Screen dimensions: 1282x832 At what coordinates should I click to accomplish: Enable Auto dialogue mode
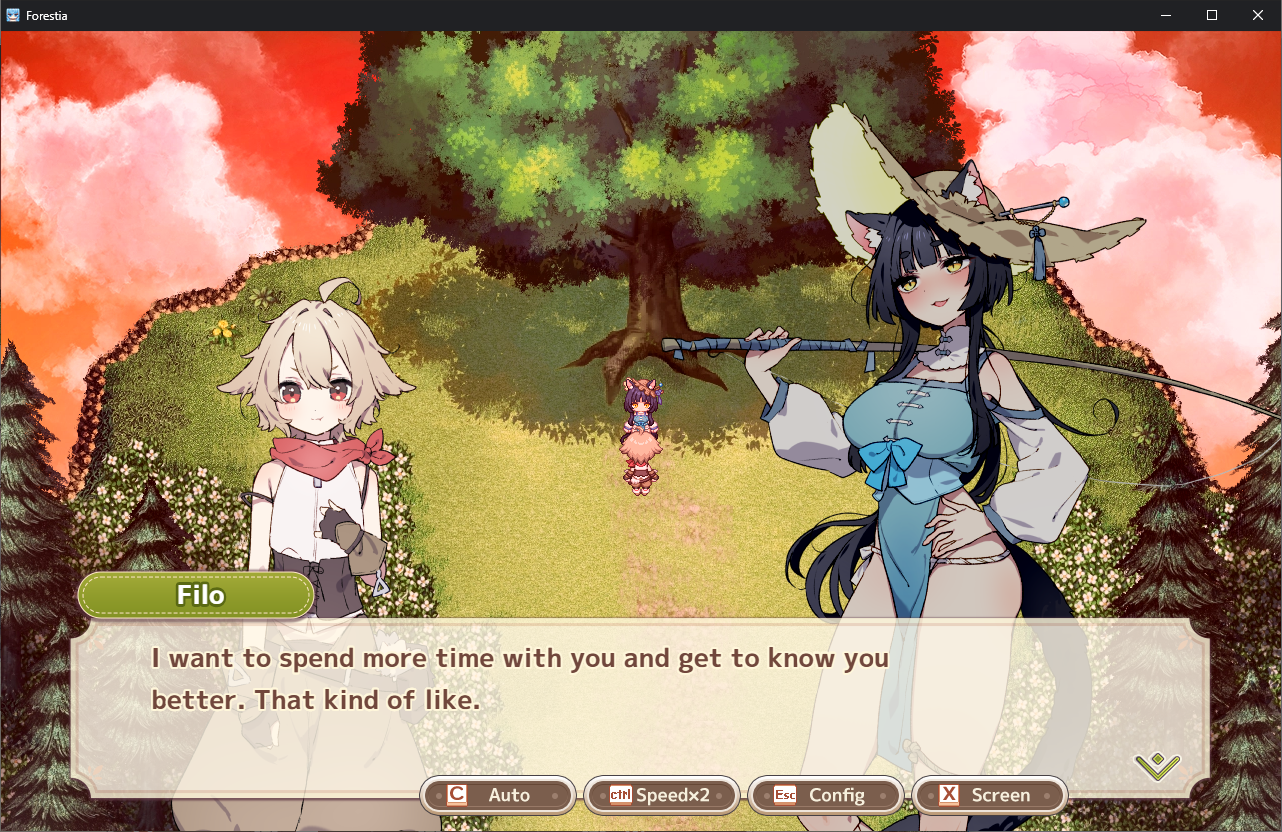[x=498, y=795]
